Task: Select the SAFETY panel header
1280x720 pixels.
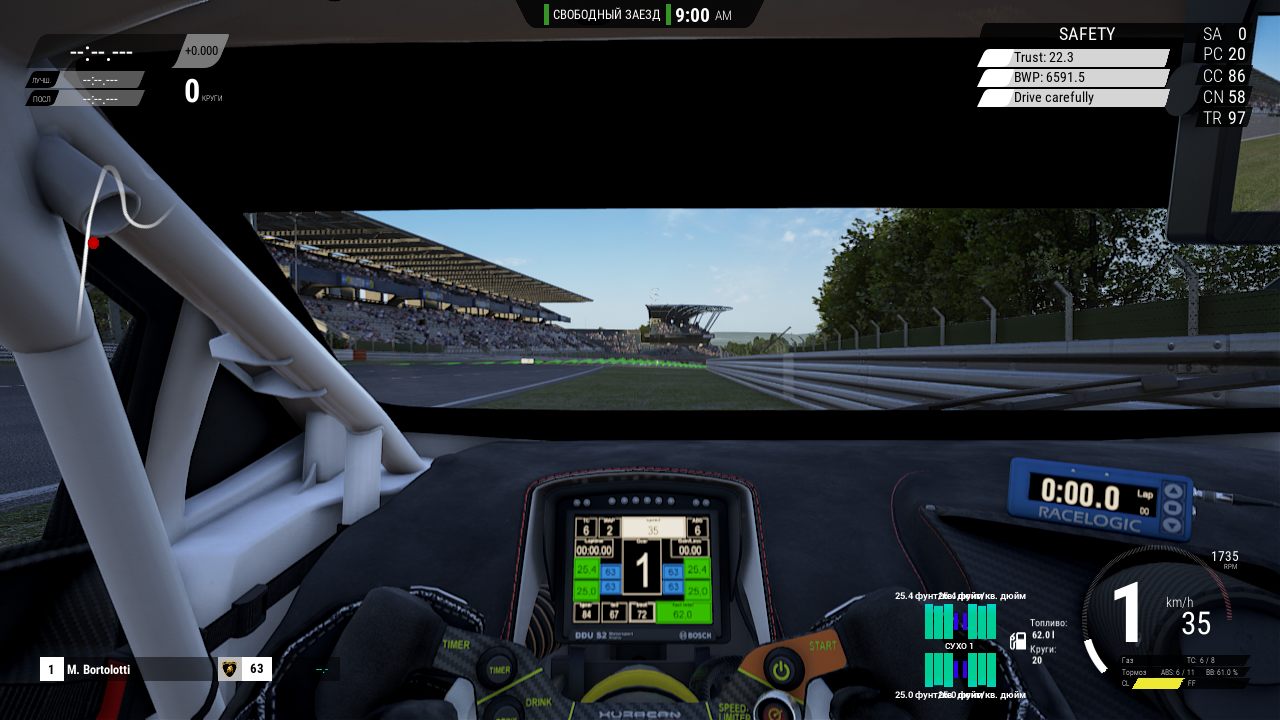Action: click(1086, 34)
